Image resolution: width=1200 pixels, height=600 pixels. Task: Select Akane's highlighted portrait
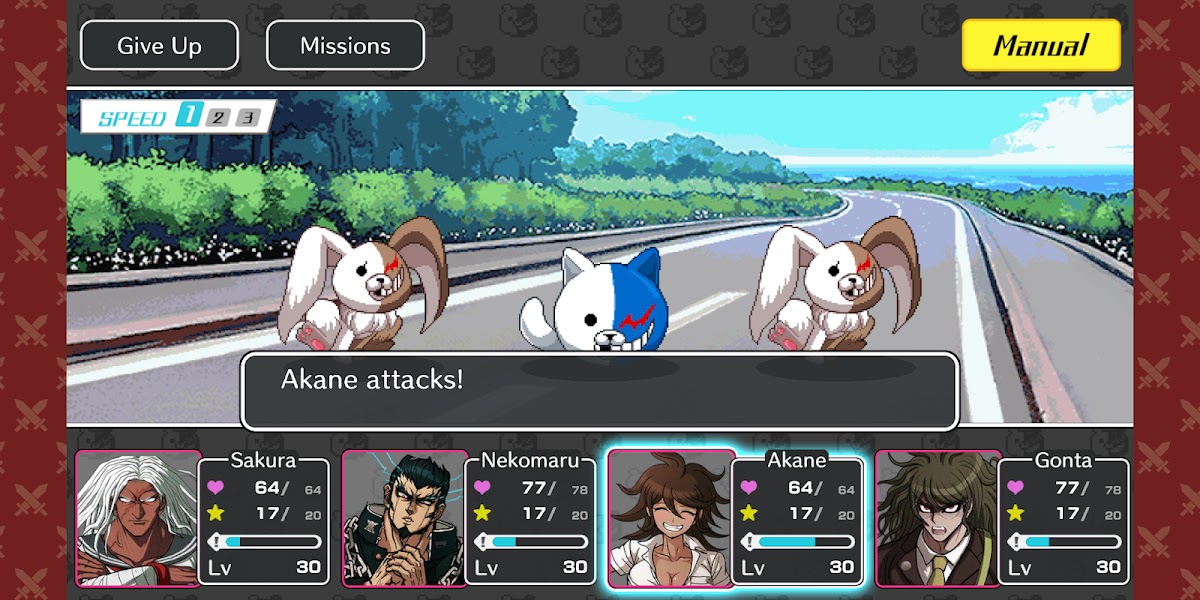(671, 517)
